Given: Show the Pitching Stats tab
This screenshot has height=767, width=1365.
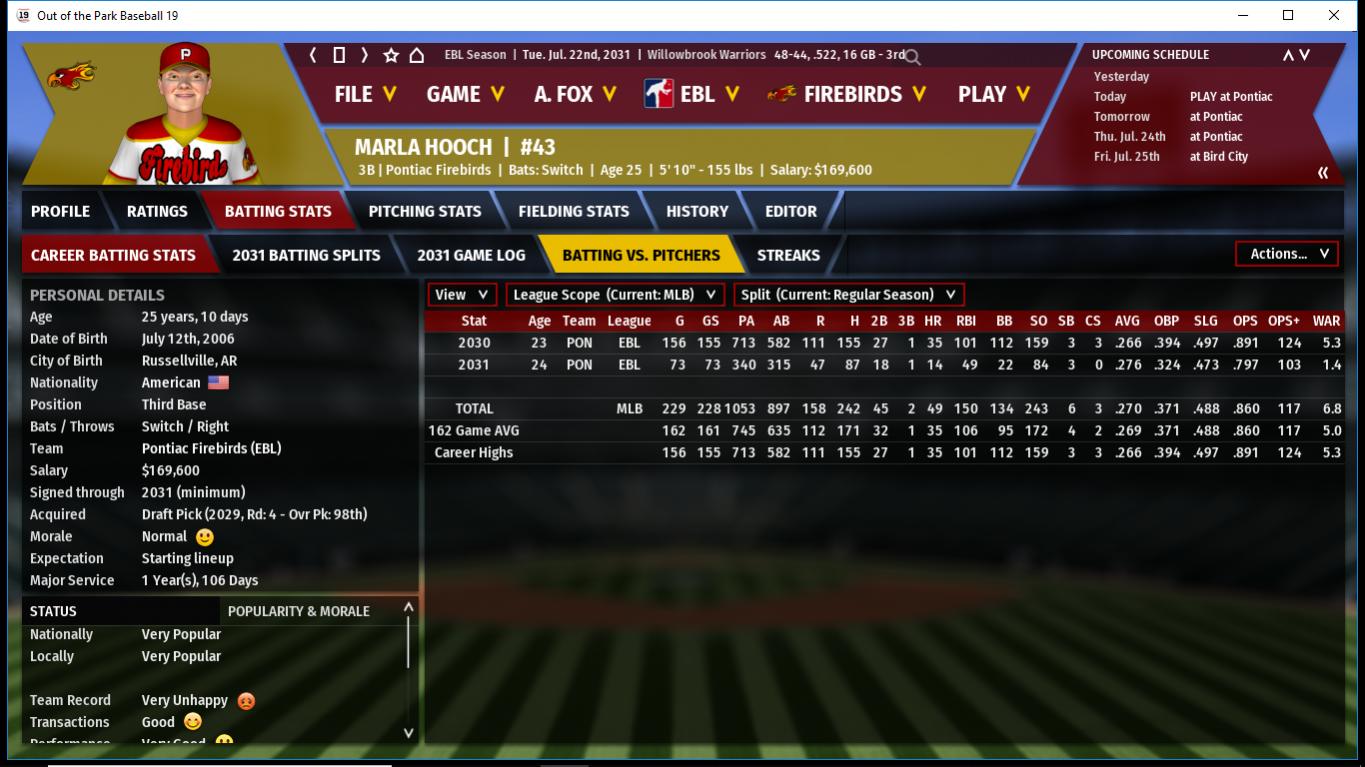Looking at the screenshot, I should coord(425,211).
